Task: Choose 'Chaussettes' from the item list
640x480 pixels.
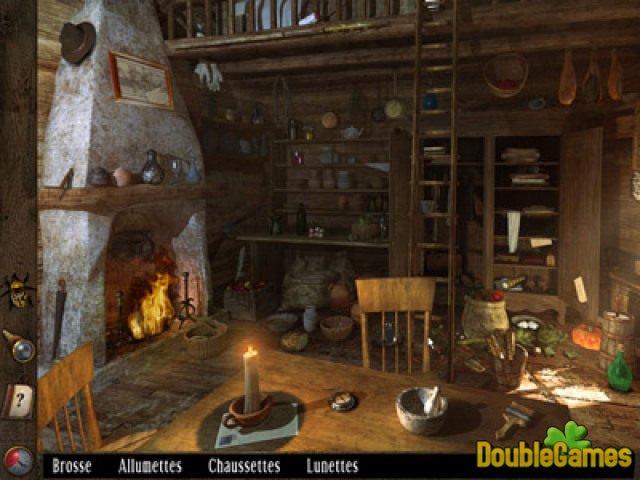Action: click(x=243, y=465)
